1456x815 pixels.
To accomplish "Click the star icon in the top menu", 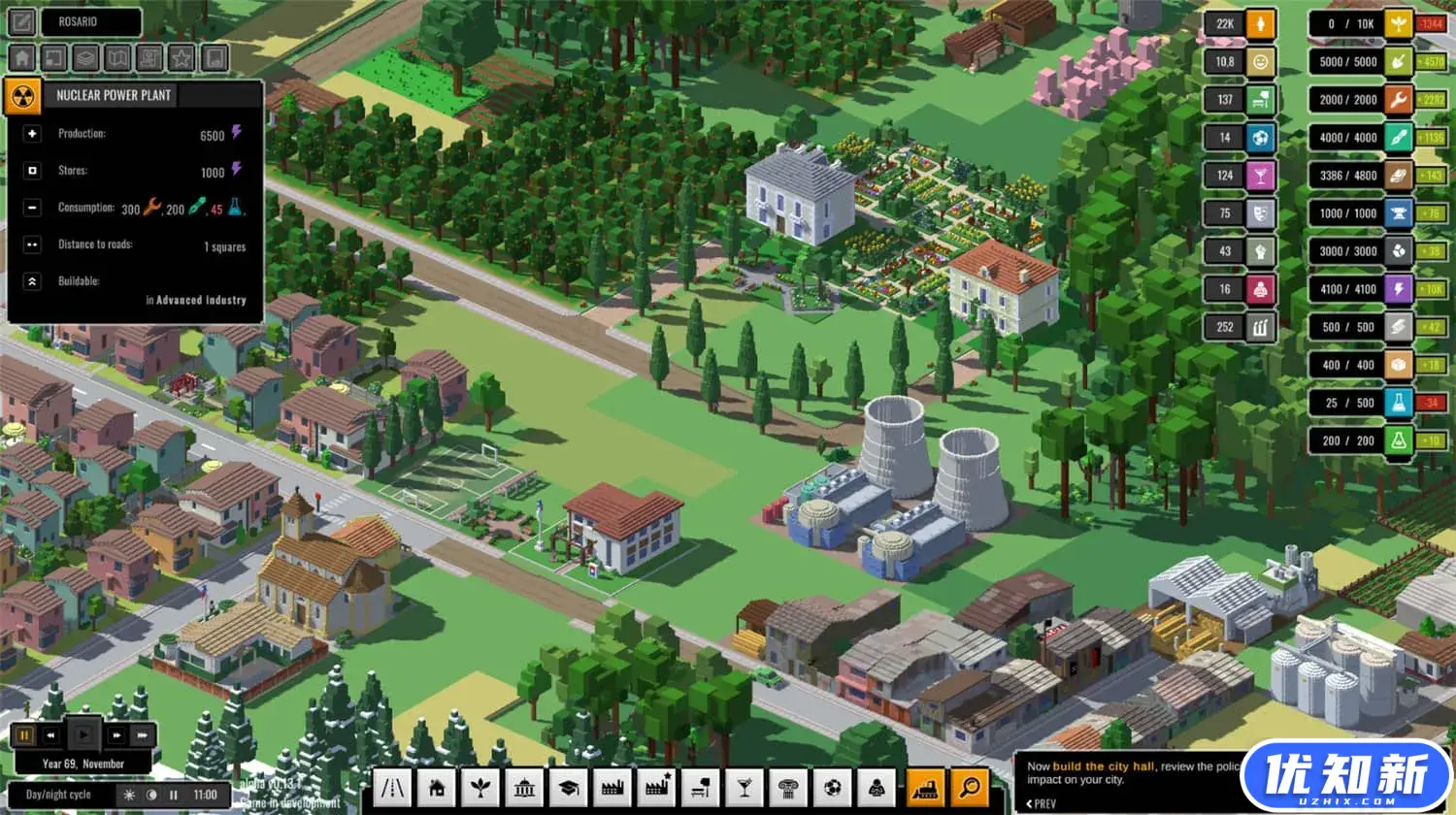I will click(182, 58).
